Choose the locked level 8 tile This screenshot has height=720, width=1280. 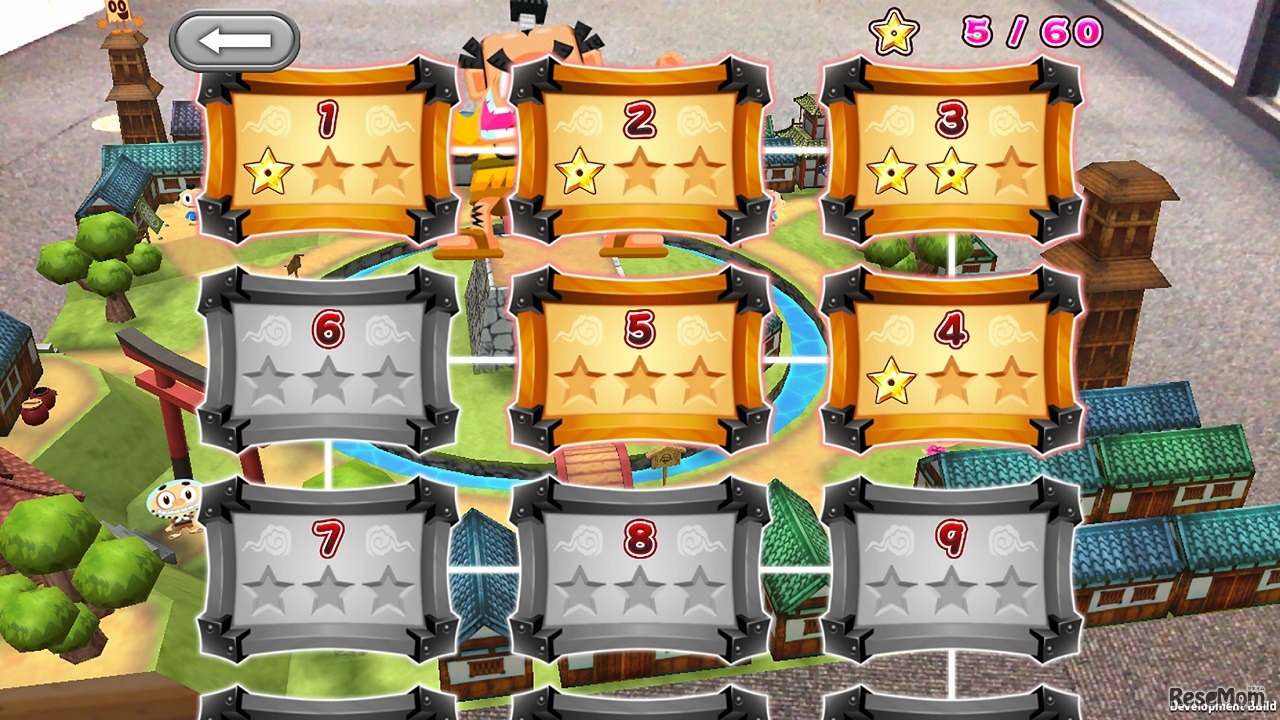[640, 568]
